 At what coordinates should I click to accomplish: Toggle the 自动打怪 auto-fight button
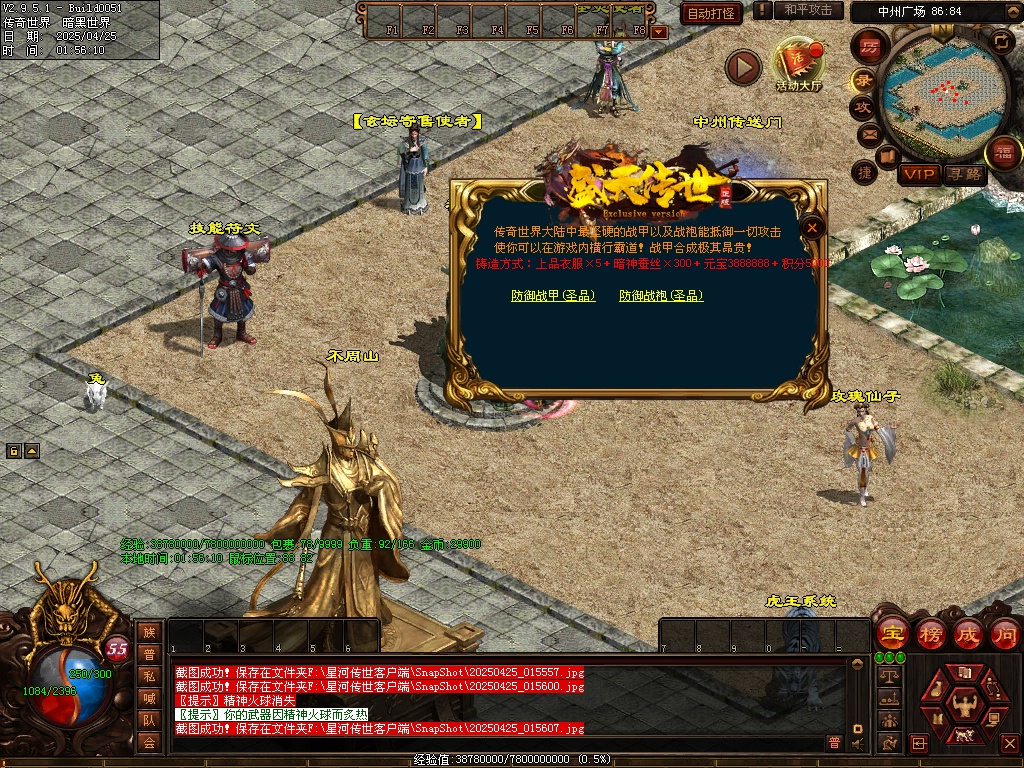711,13
